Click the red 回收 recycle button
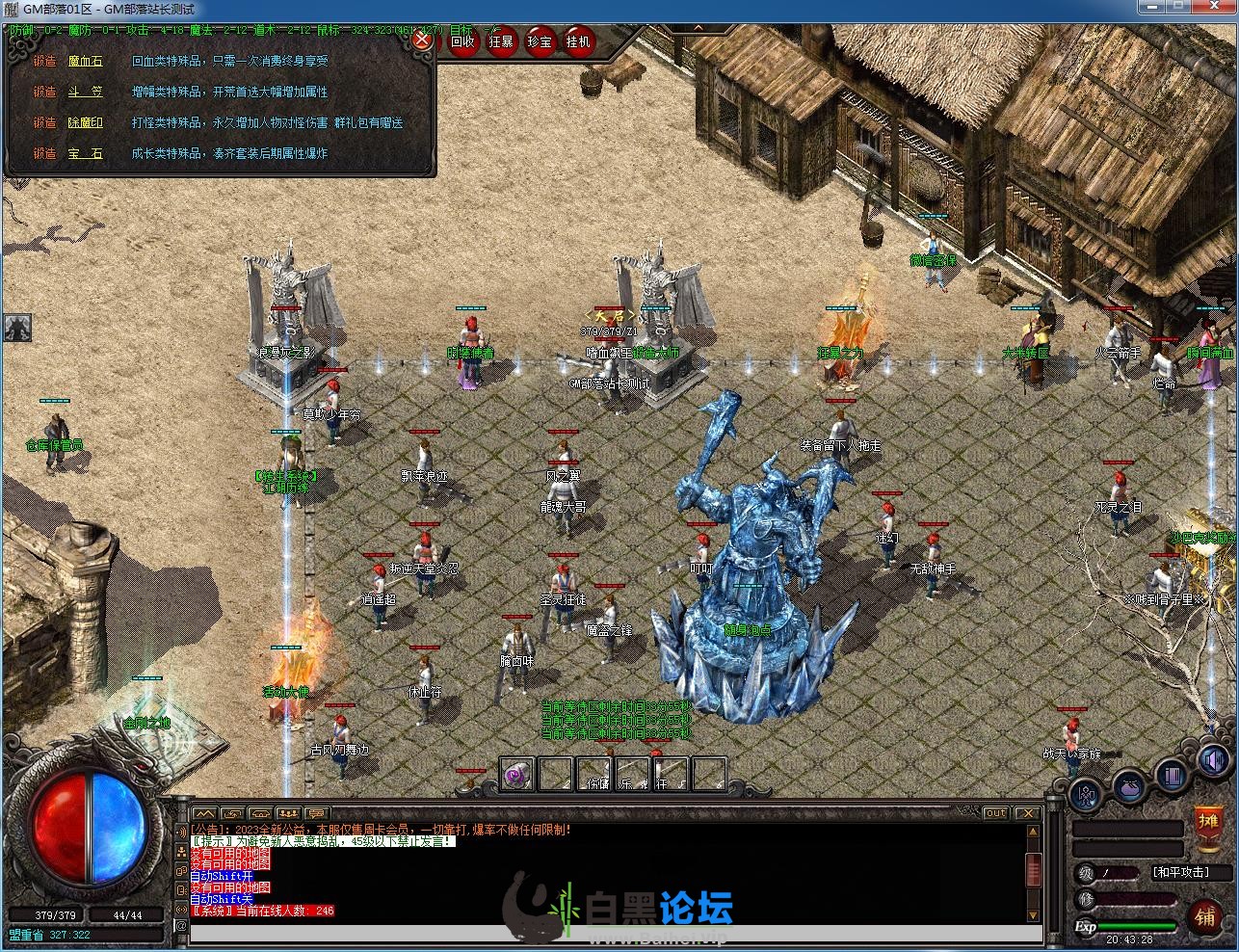 [463, 41]
